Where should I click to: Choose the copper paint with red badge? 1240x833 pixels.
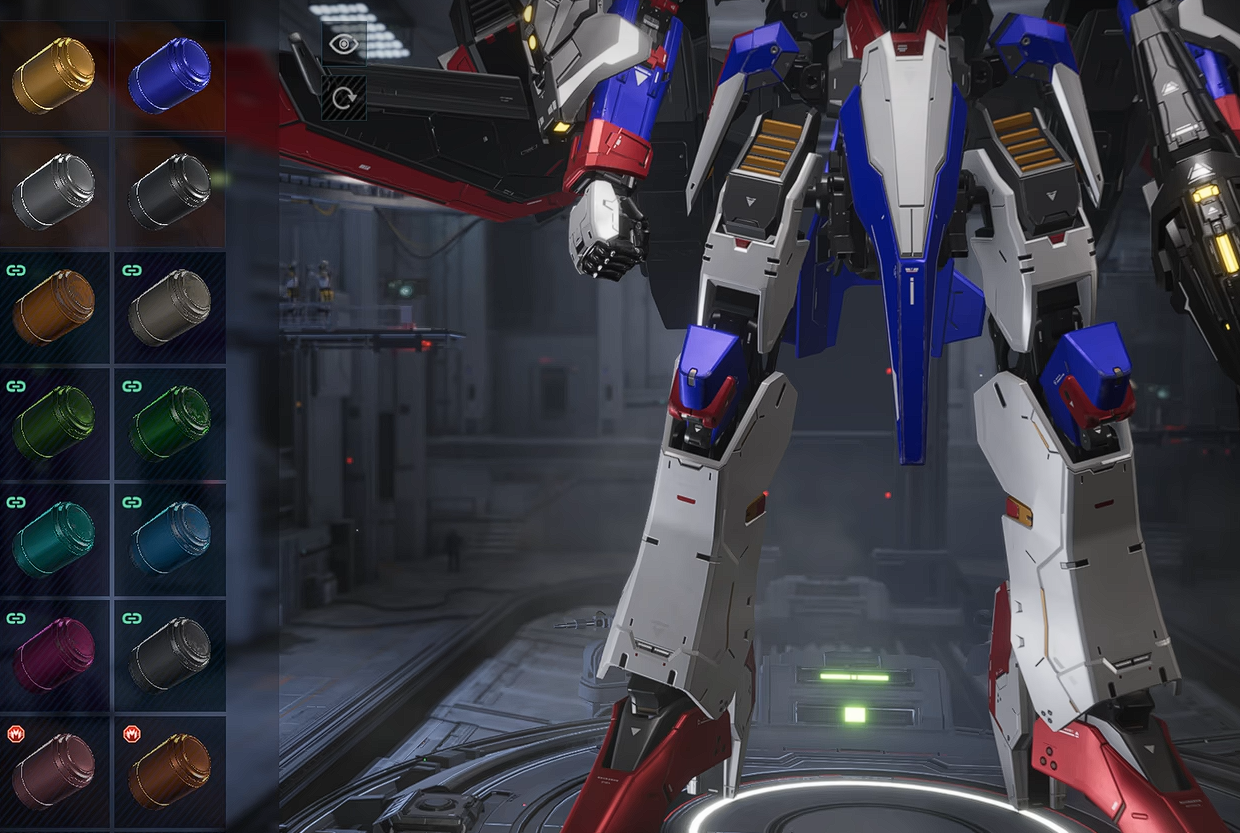tap(169, 771)
